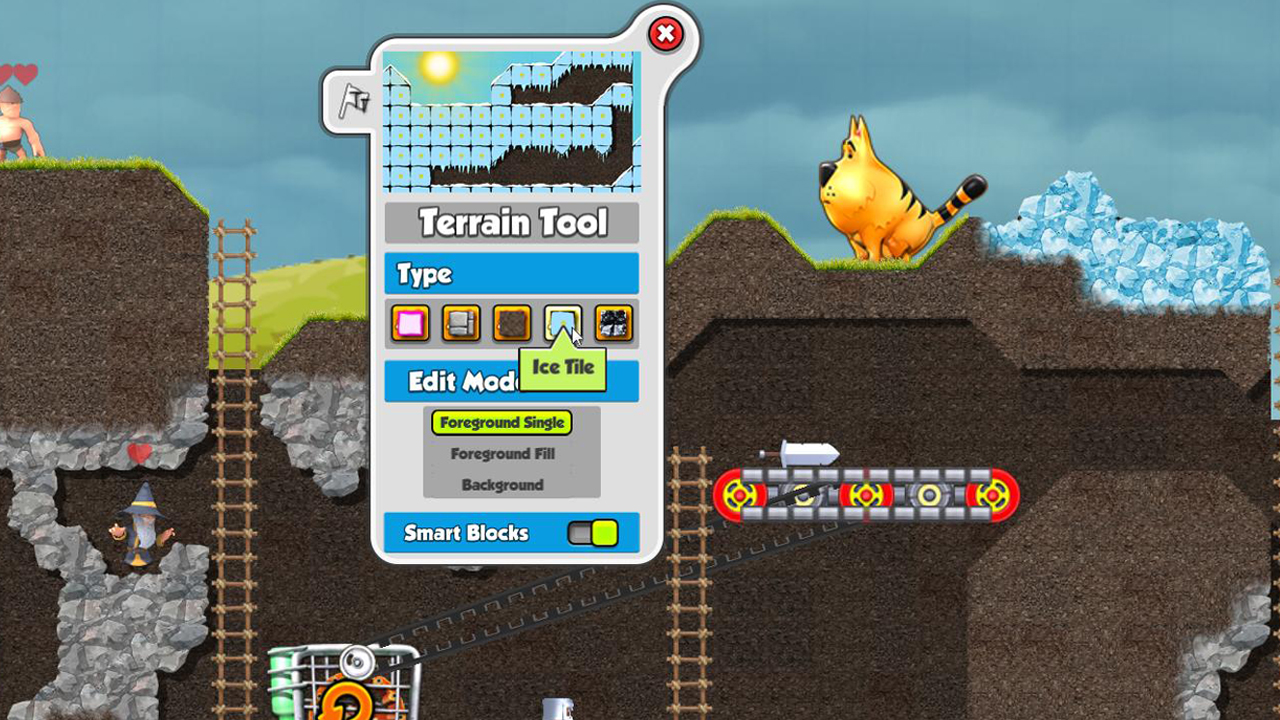Dismiss the Ice Tile tooltip

click(563, 366)
